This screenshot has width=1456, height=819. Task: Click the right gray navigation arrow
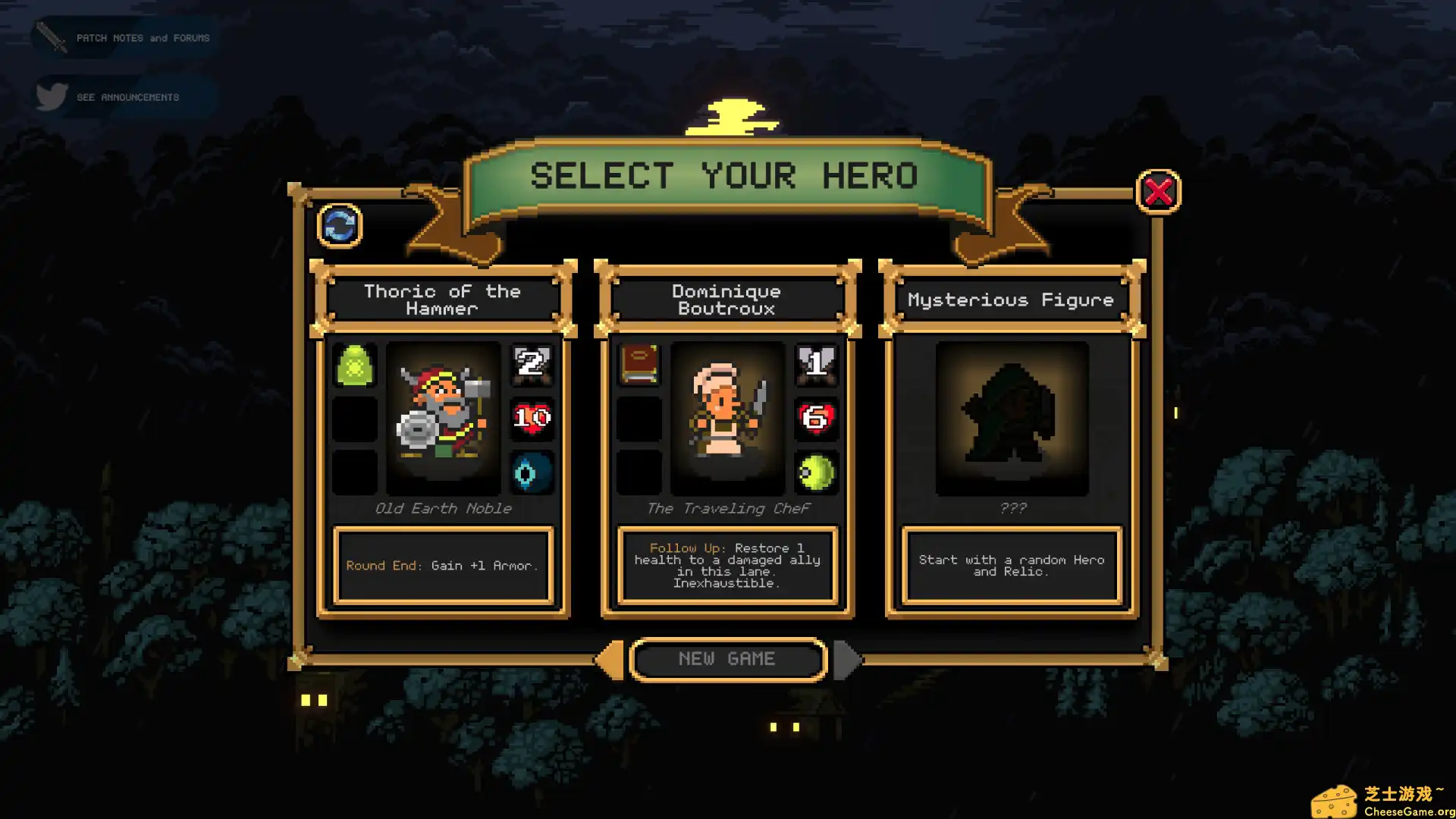(x=847, y=659)
